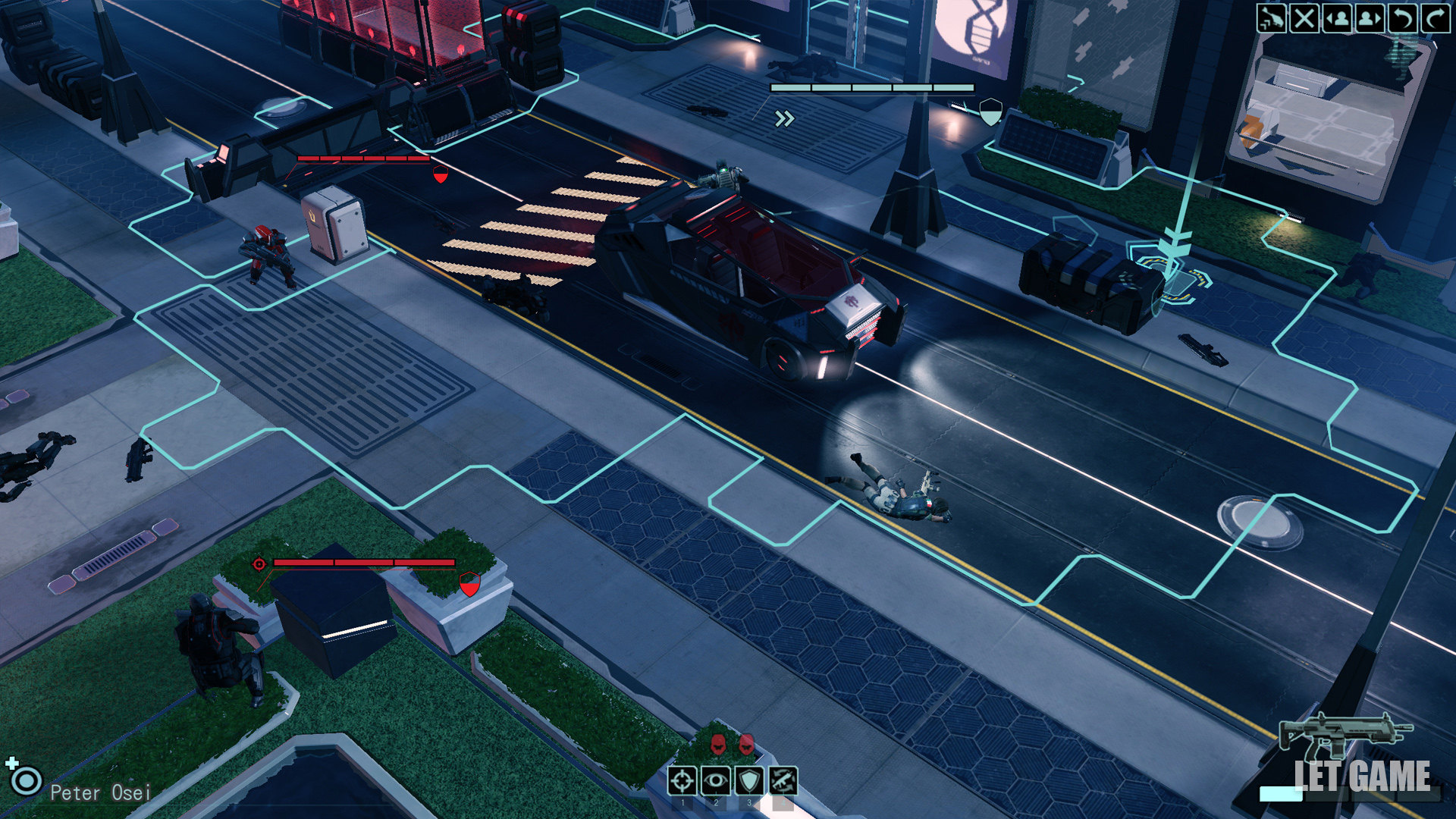Rotate camera with the right curved arrow

1435,18
